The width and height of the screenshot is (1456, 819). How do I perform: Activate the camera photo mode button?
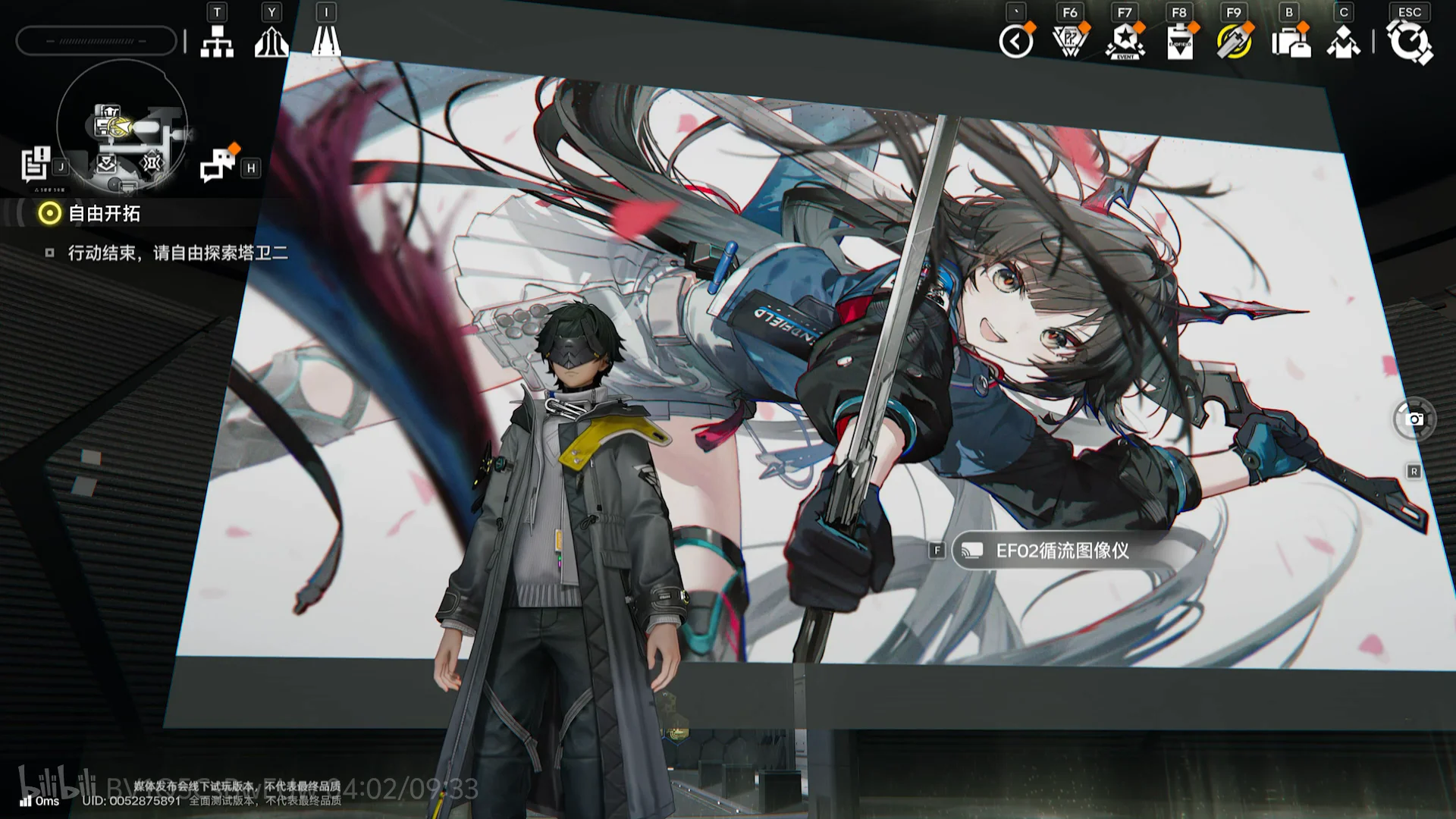[x=1414, y=419]
